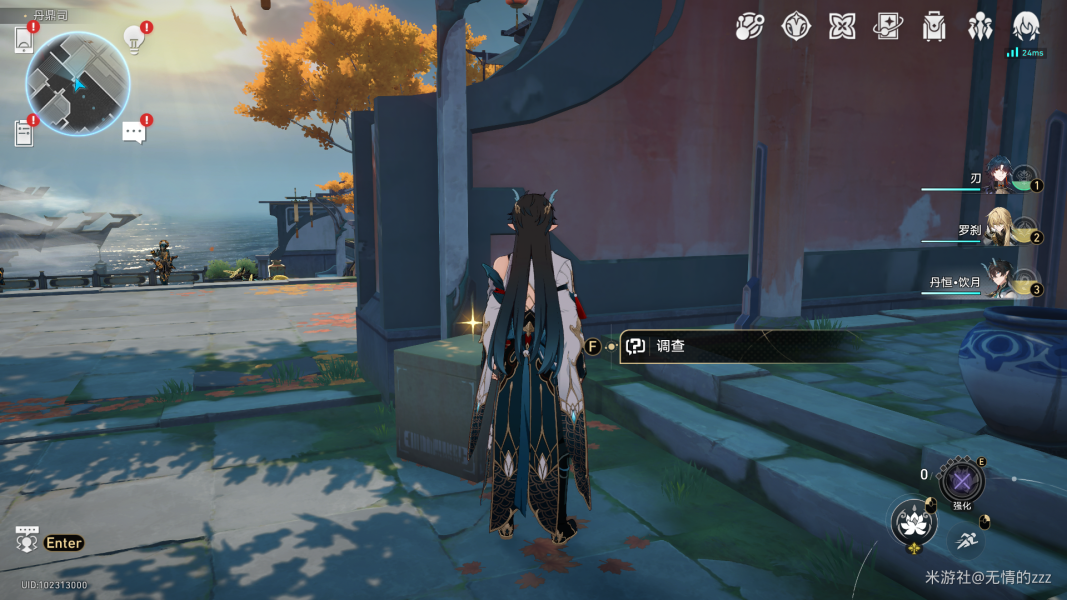Open the backpack inventory icon
This screenshot has width=1067, height=600.
[934, 26]
